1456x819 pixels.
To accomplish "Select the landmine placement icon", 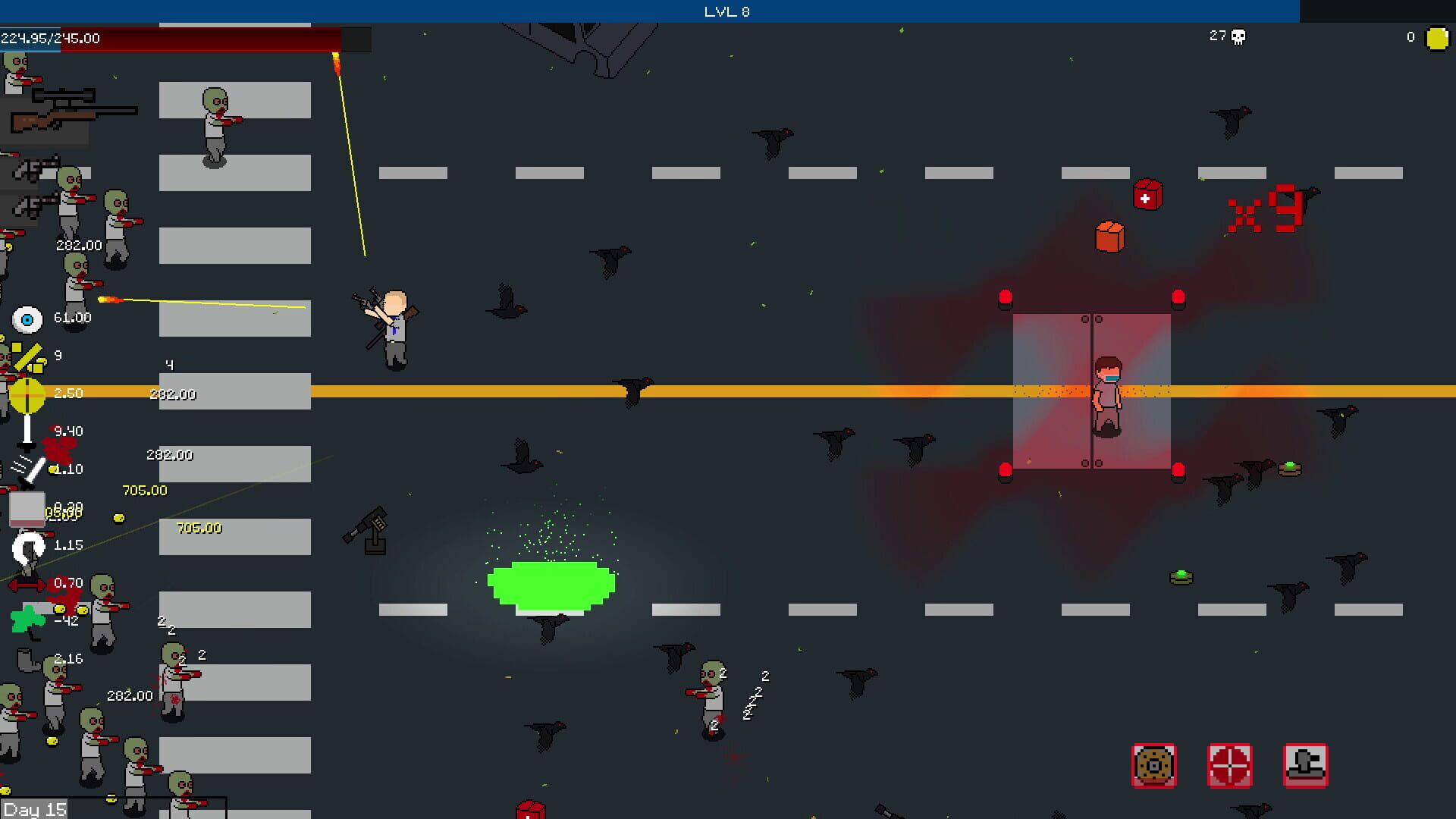I will [x=1153, y=767].
